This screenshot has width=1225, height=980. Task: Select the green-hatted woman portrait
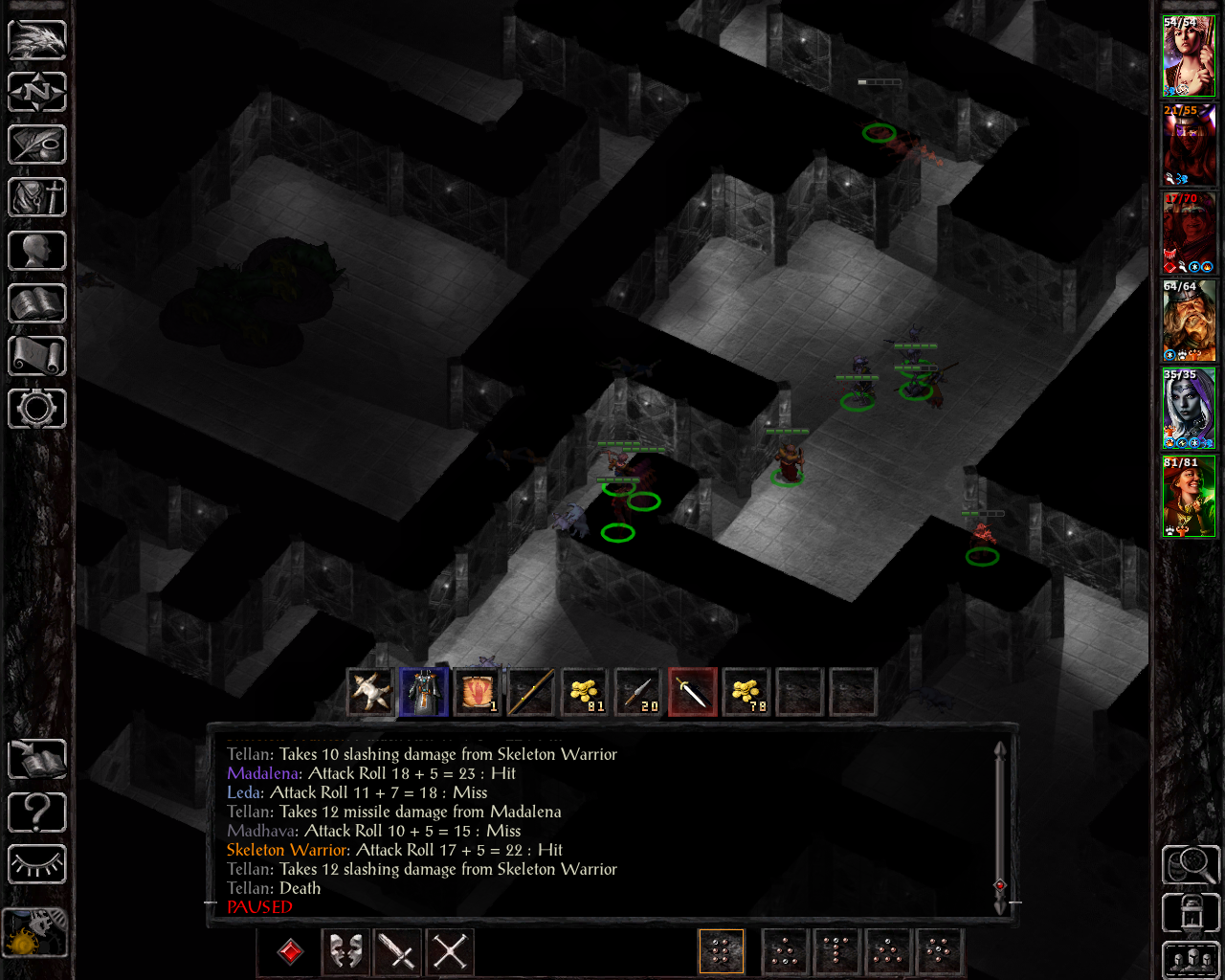point(1189,498)
